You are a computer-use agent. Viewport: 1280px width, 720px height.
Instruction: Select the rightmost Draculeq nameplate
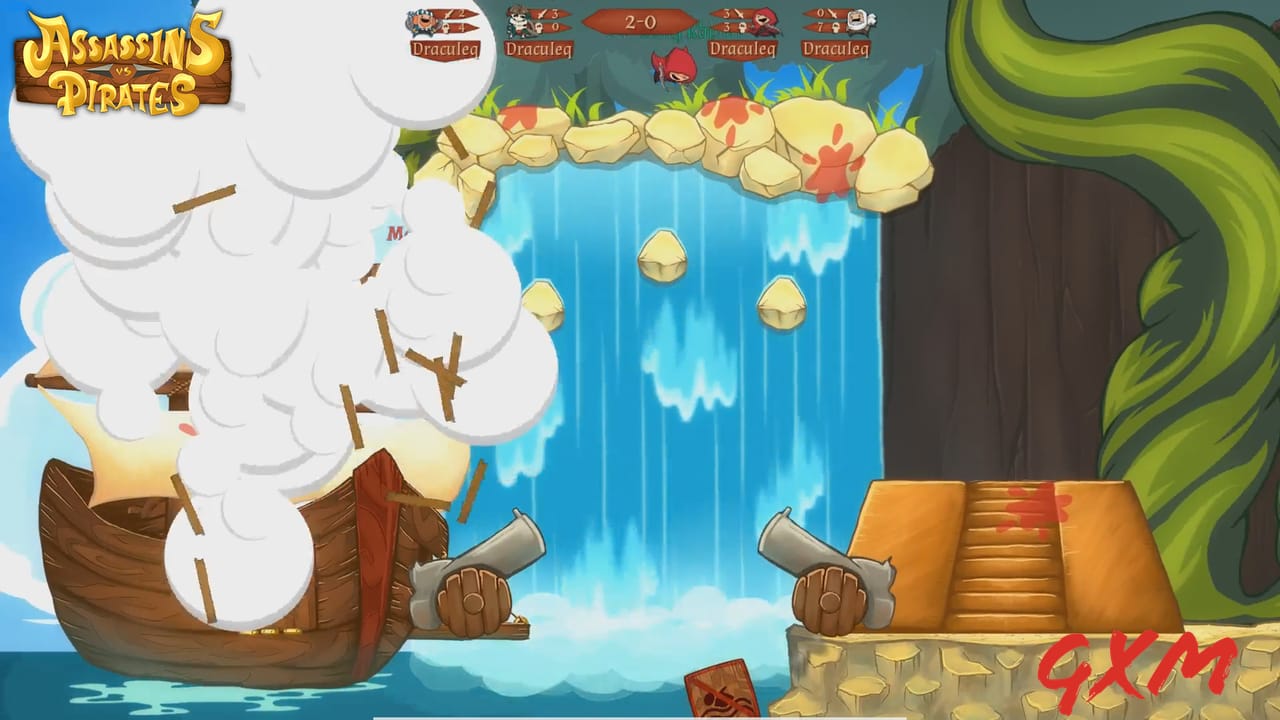pyautogui.click(x=838, y=47)
